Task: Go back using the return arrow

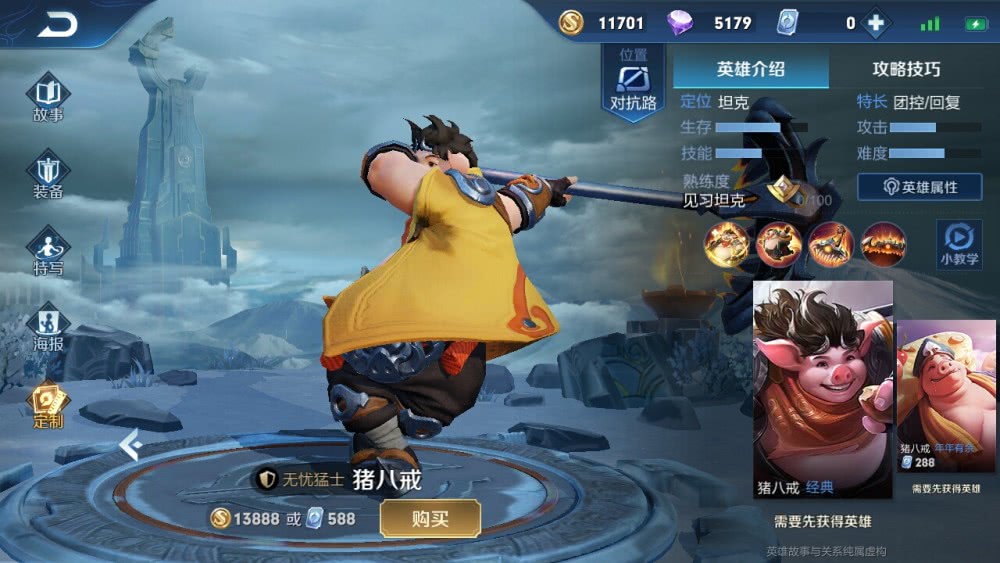Action: click(57, 26)
